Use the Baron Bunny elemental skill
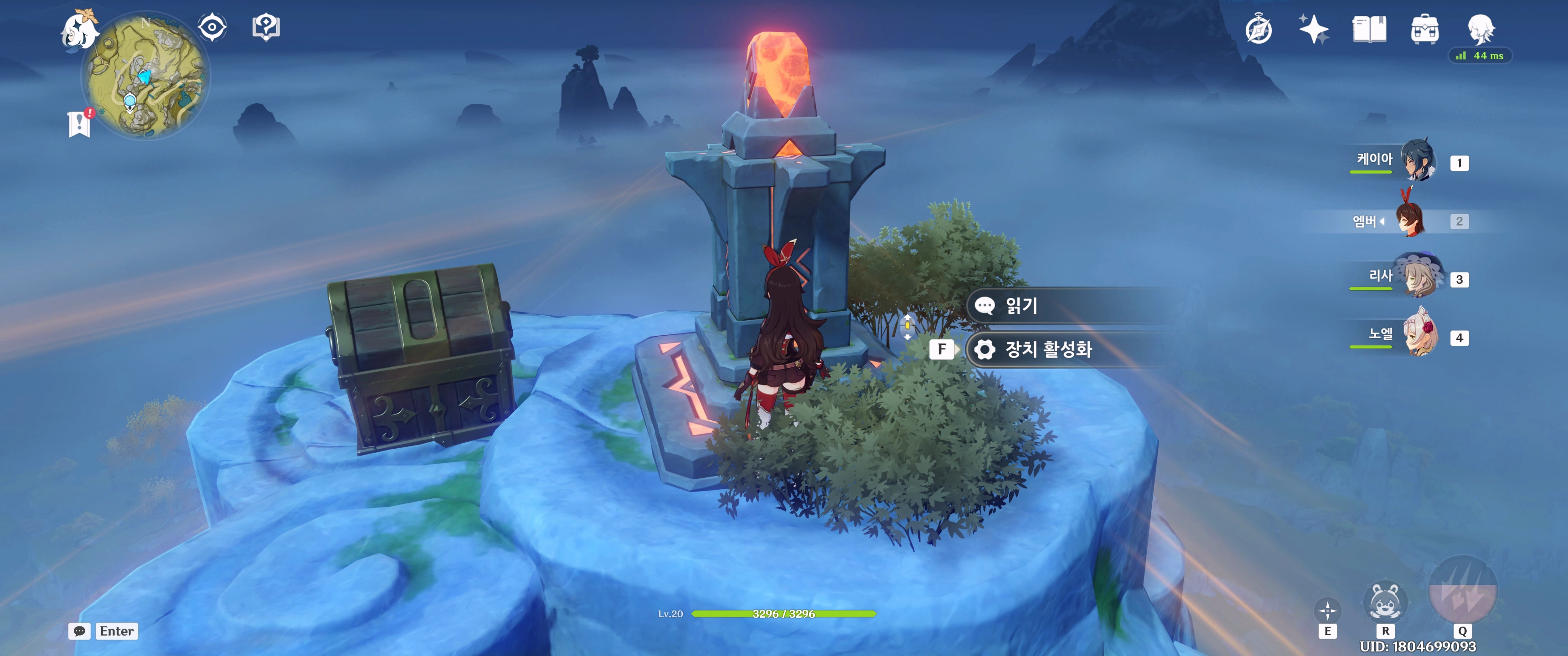 [x=1385, y=602]
